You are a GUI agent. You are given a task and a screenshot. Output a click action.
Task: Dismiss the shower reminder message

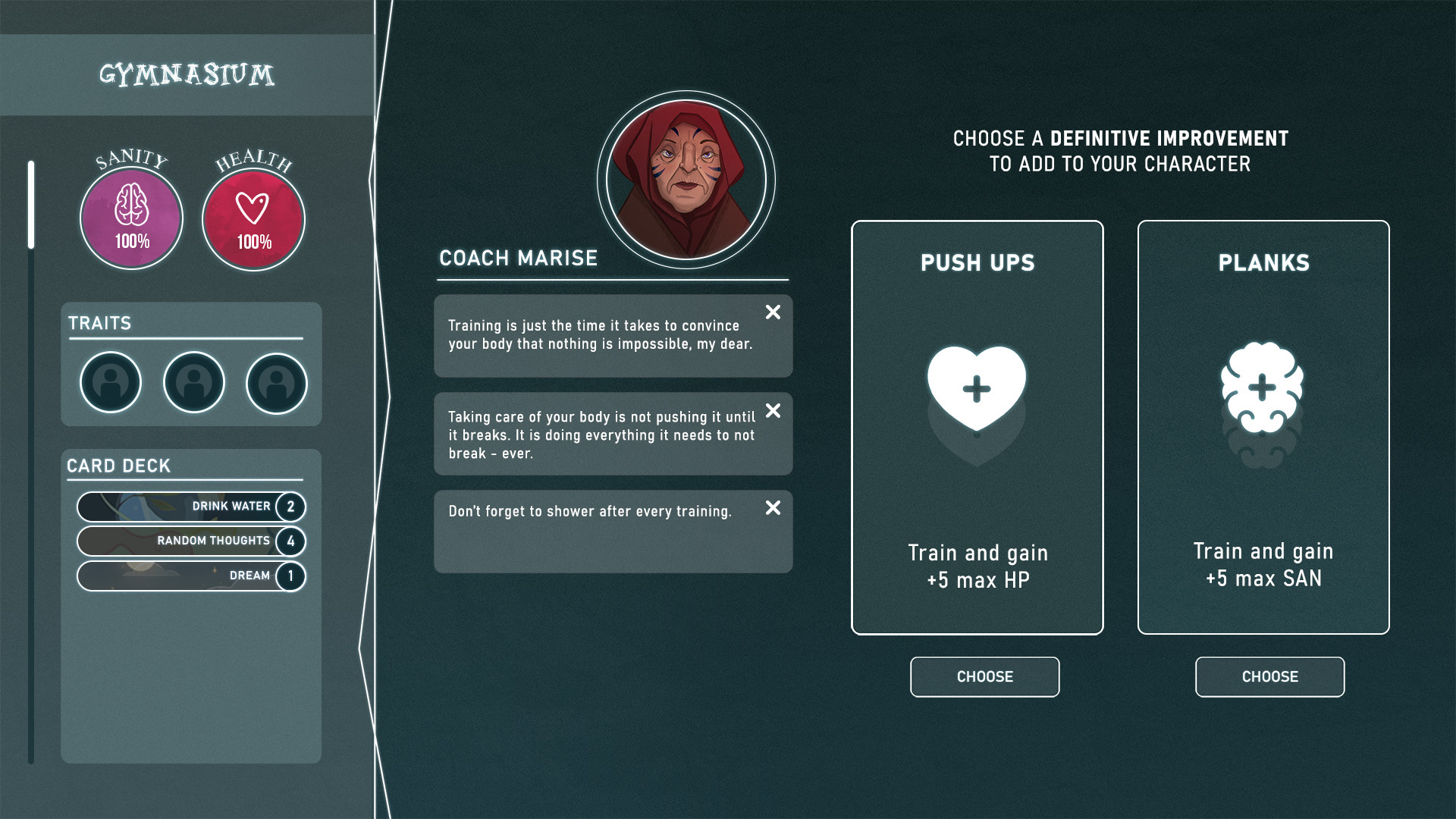click(773, 510)
